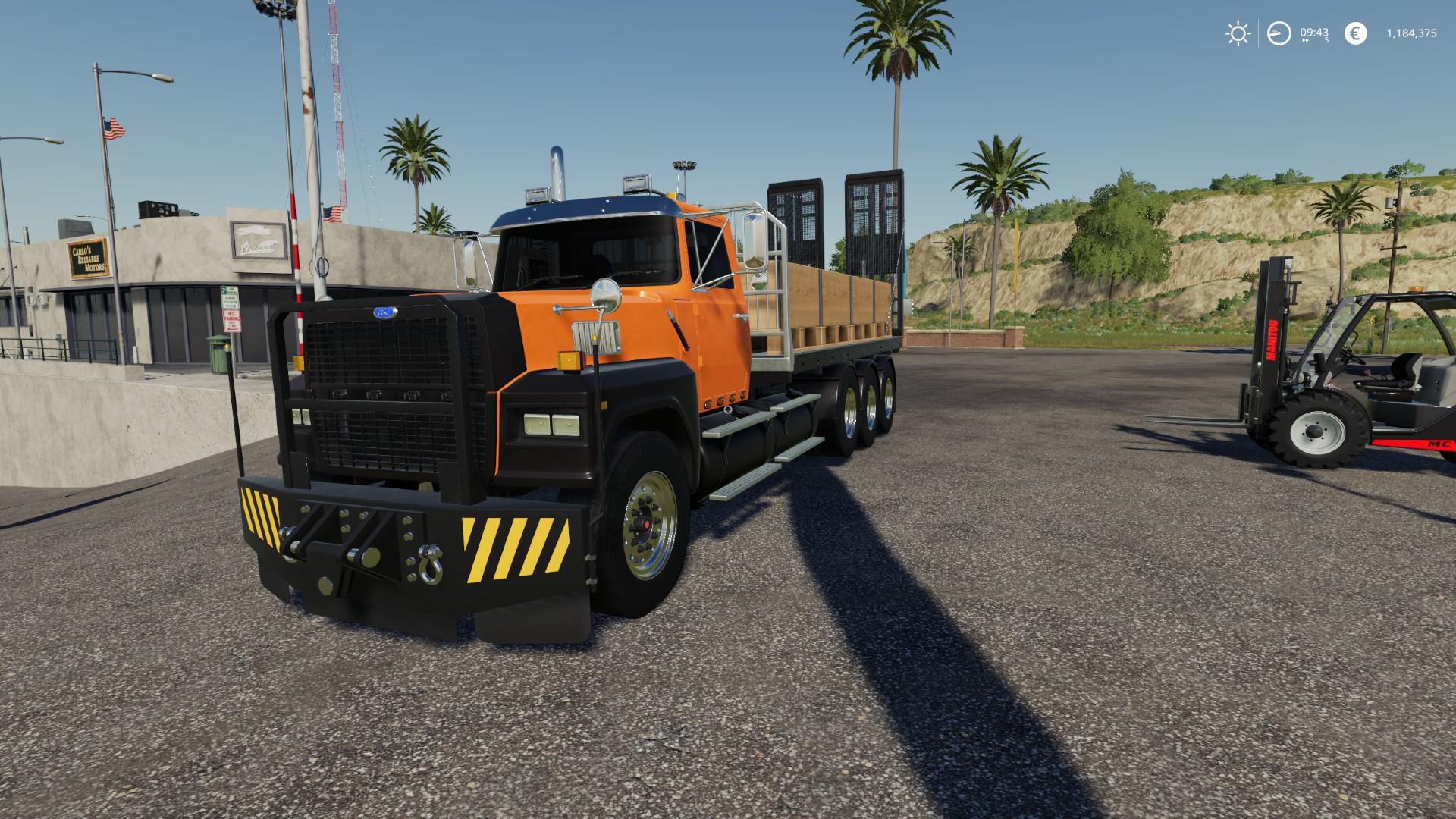Click the weather sun icon
The width and height of the screenshot is (1456, 819).
(1238, 33)
